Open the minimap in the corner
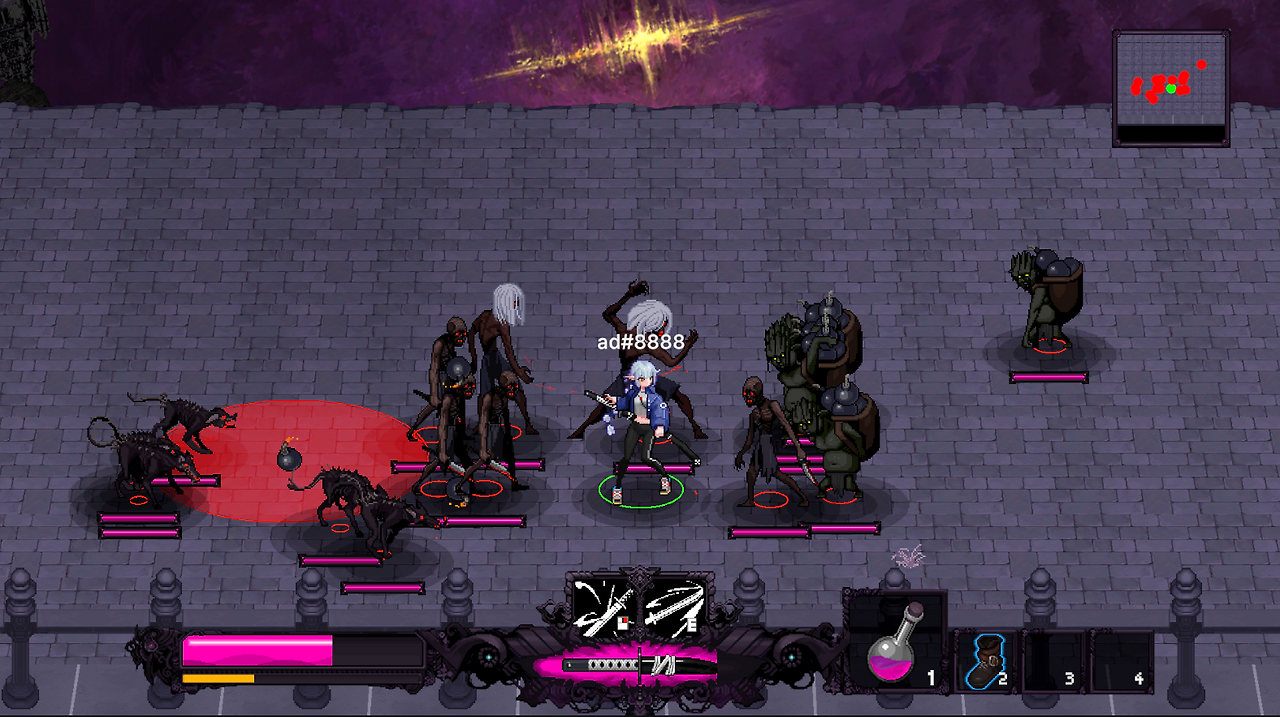Screen dimensions: 1280x717 click(x=1170, y=88)
